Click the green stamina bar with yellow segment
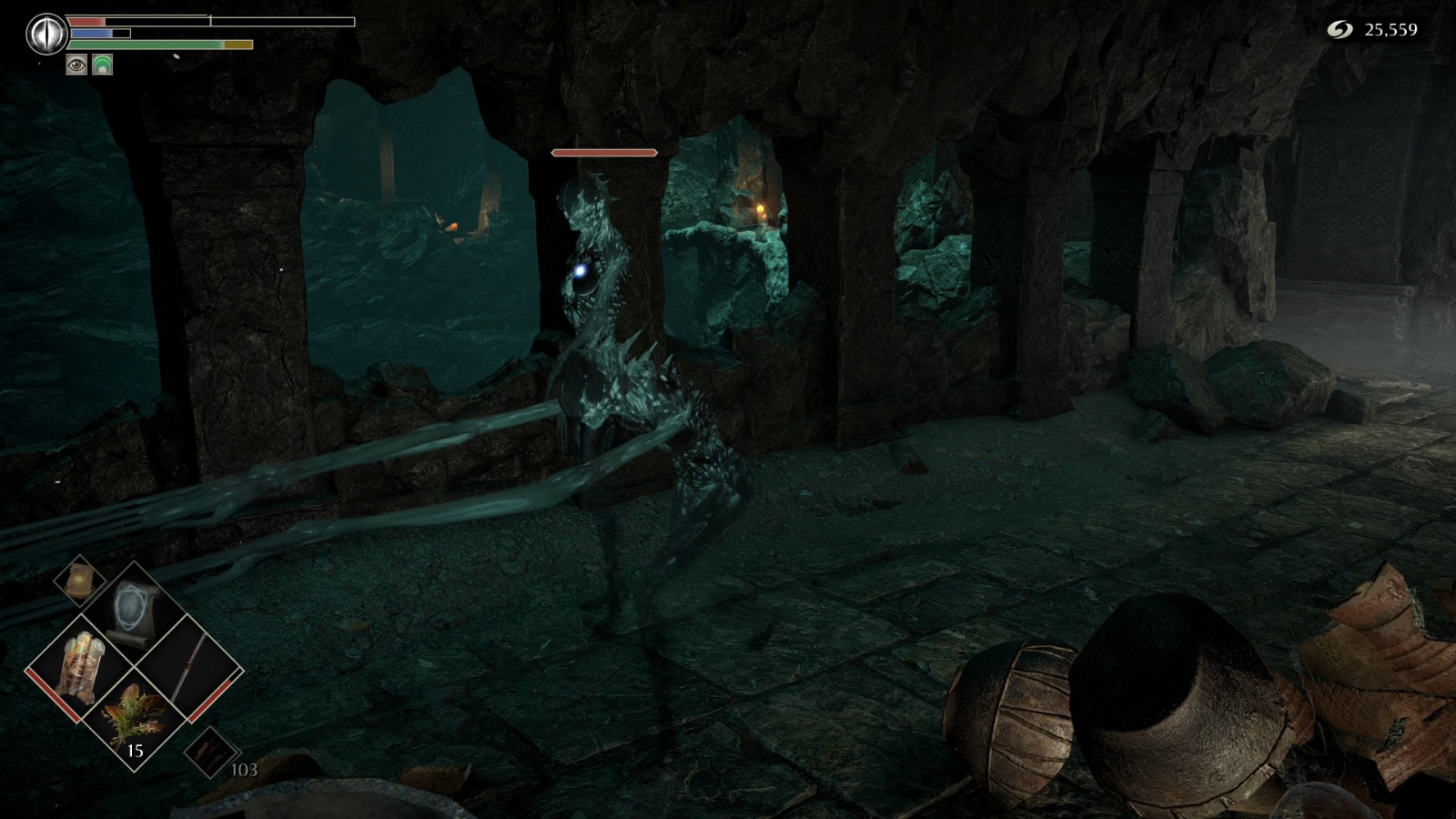The height and width of the screenshot is (819, 1456). [x=144, y=45]
